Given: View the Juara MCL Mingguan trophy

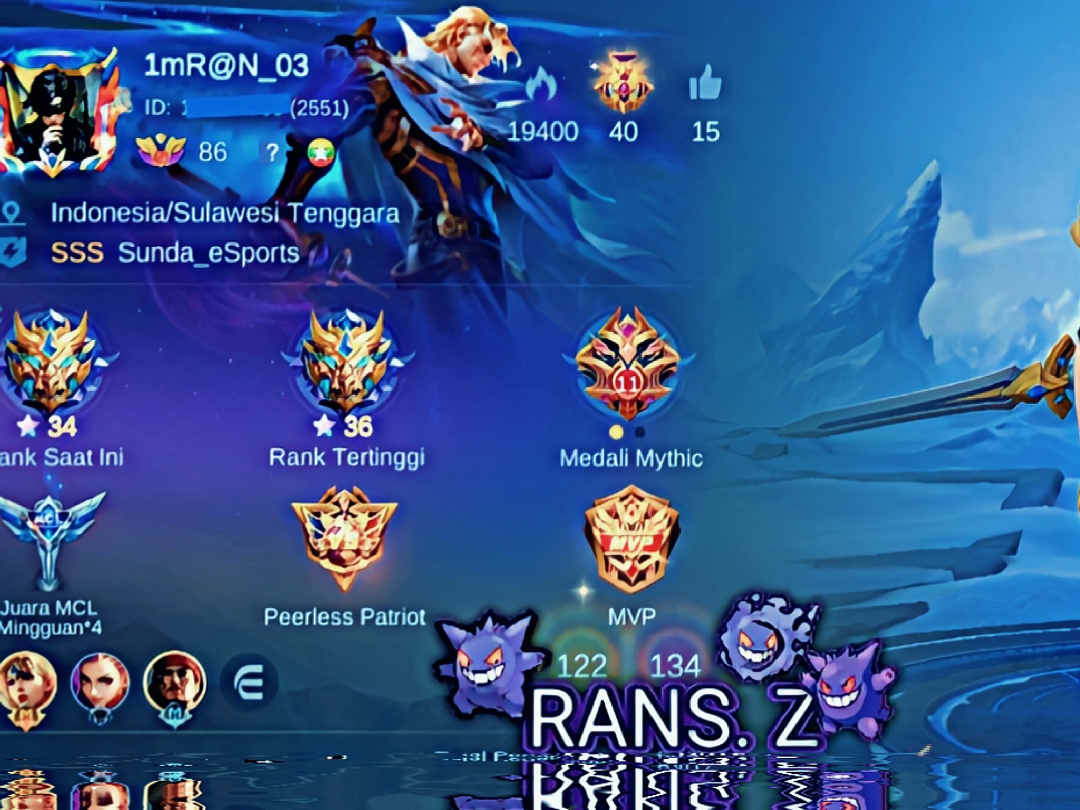Looking at the screenshot, I should pos(51,540).
